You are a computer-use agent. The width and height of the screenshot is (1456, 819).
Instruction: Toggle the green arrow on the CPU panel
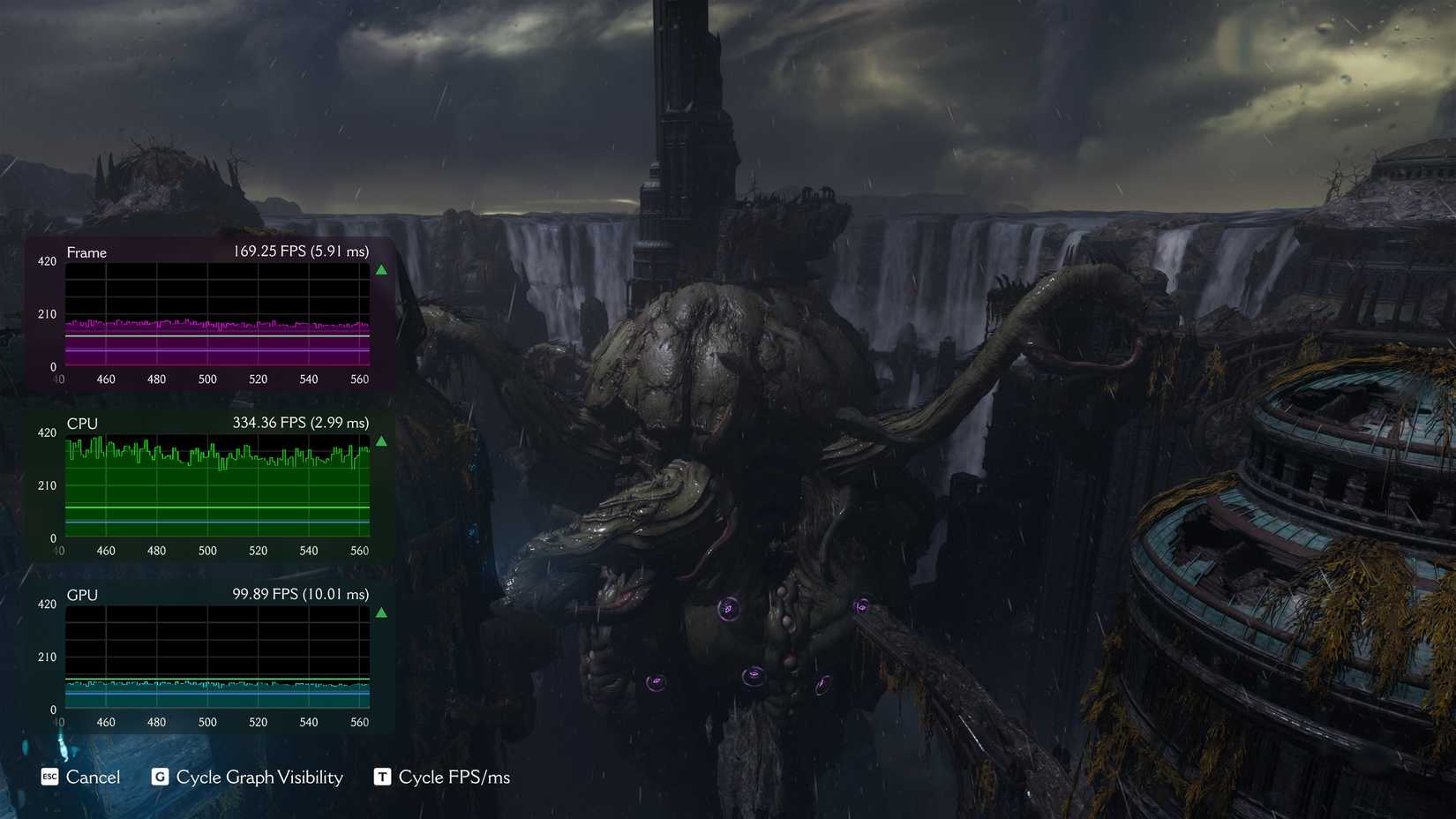381,440
